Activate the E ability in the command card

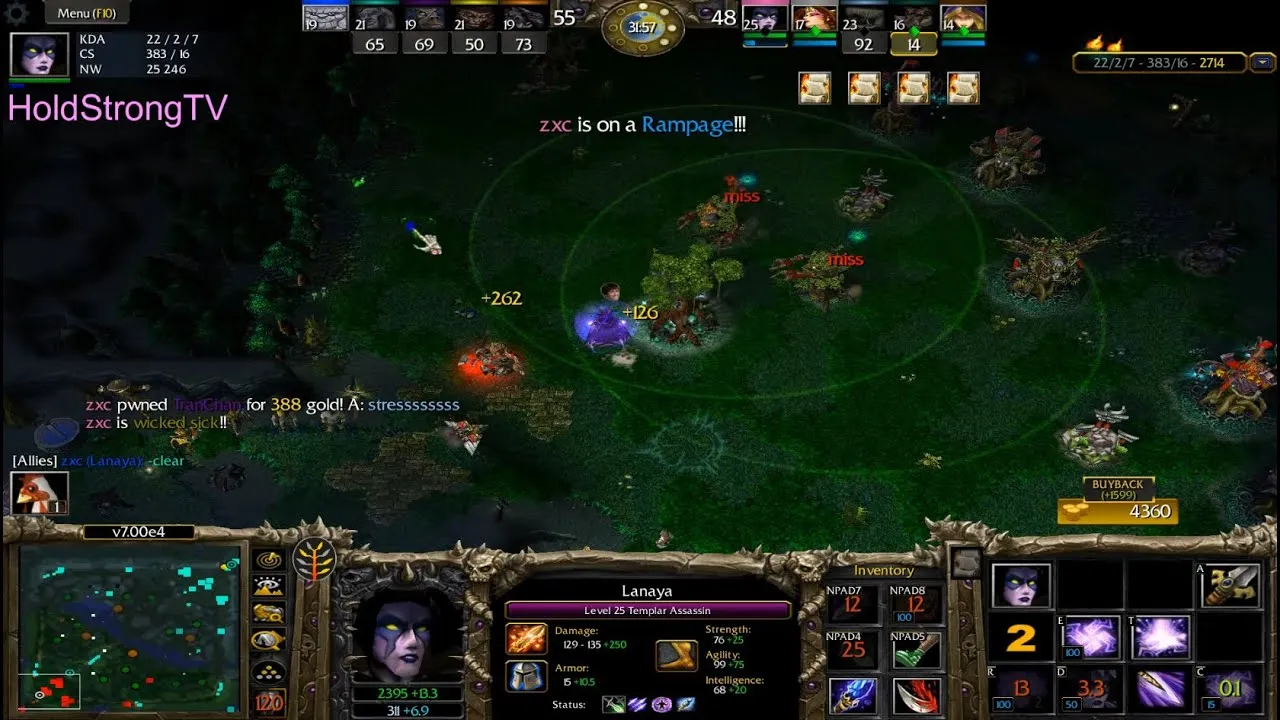click(x=1090, y=637)
